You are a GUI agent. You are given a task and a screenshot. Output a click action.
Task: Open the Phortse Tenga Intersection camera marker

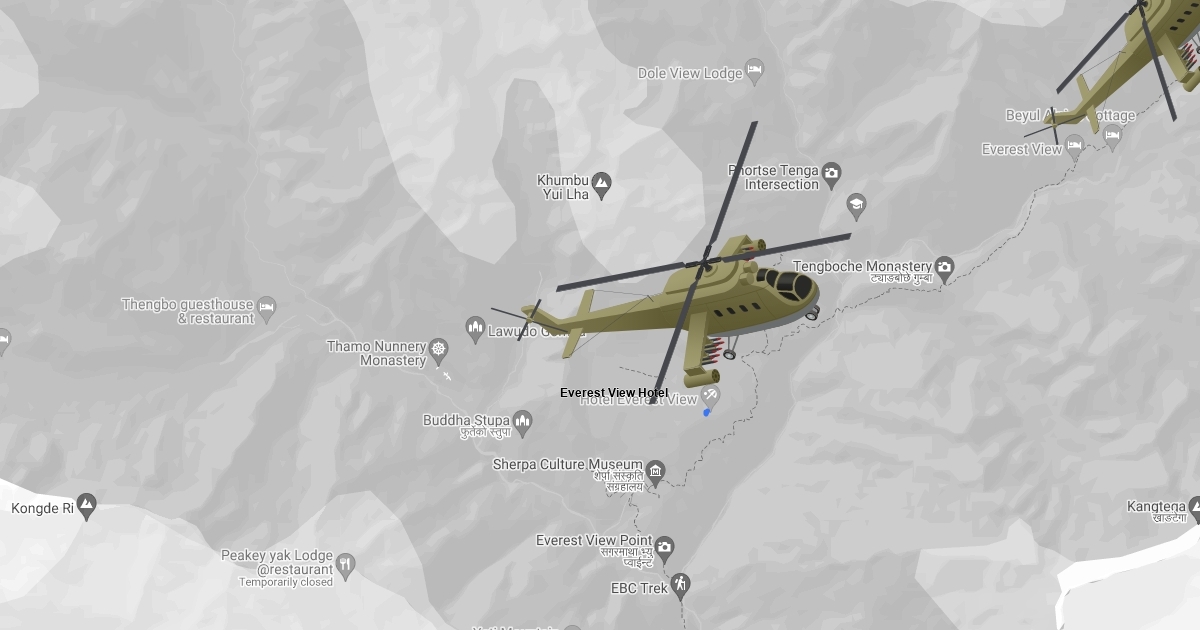tap(831, 176)
